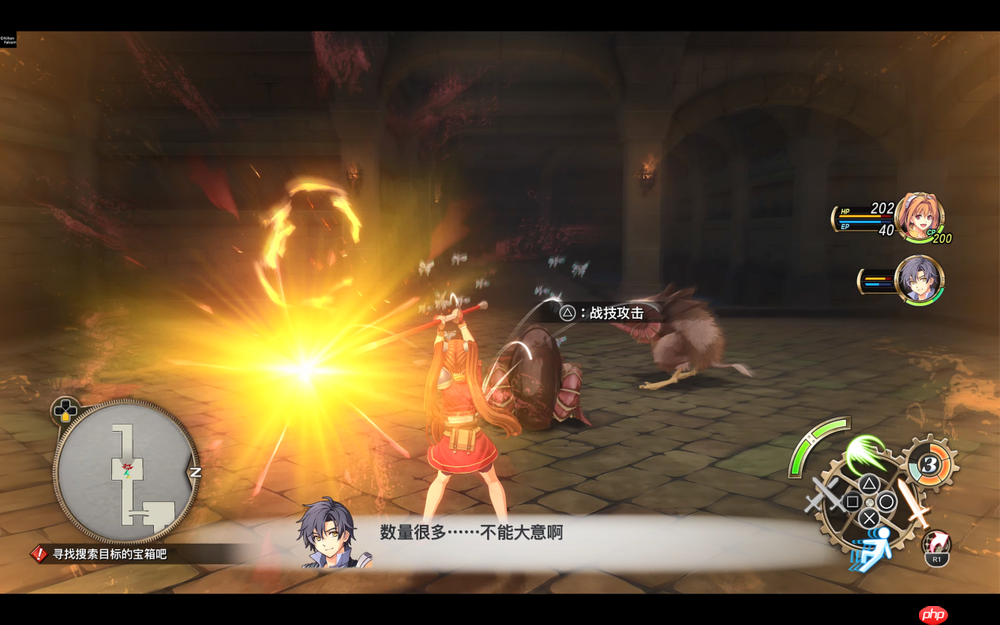Click the minimap's north compass marker
Image resolution: width=1000 pixels, height=625 pixels.
point(196,472)
